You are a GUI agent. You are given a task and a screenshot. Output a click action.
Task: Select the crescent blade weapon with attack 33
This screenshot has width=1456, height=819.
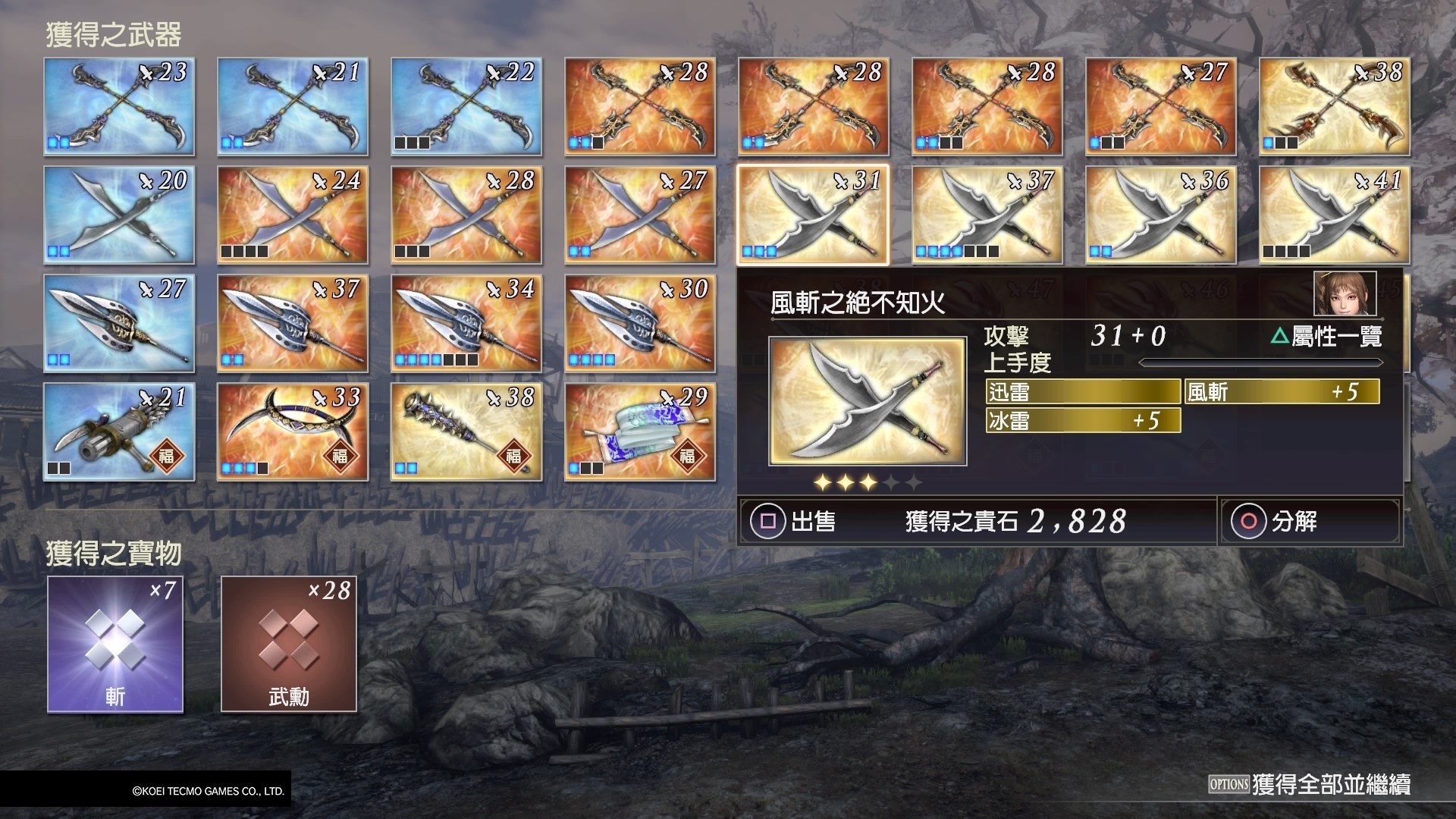(293, 431)
